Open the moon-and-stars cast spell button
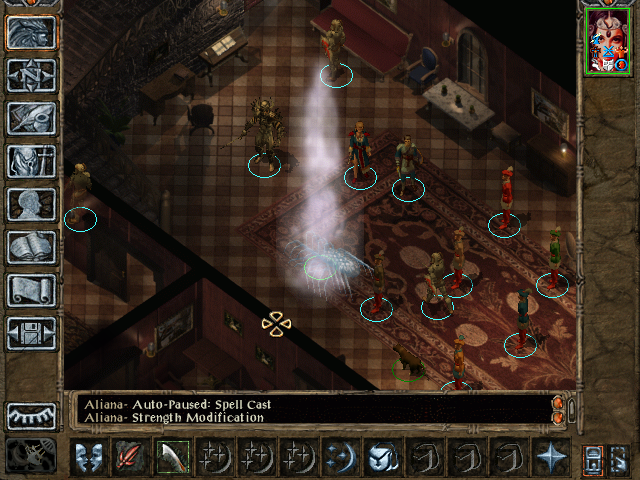Viewport: 640px width, 480px height. [x=340, y=456]
